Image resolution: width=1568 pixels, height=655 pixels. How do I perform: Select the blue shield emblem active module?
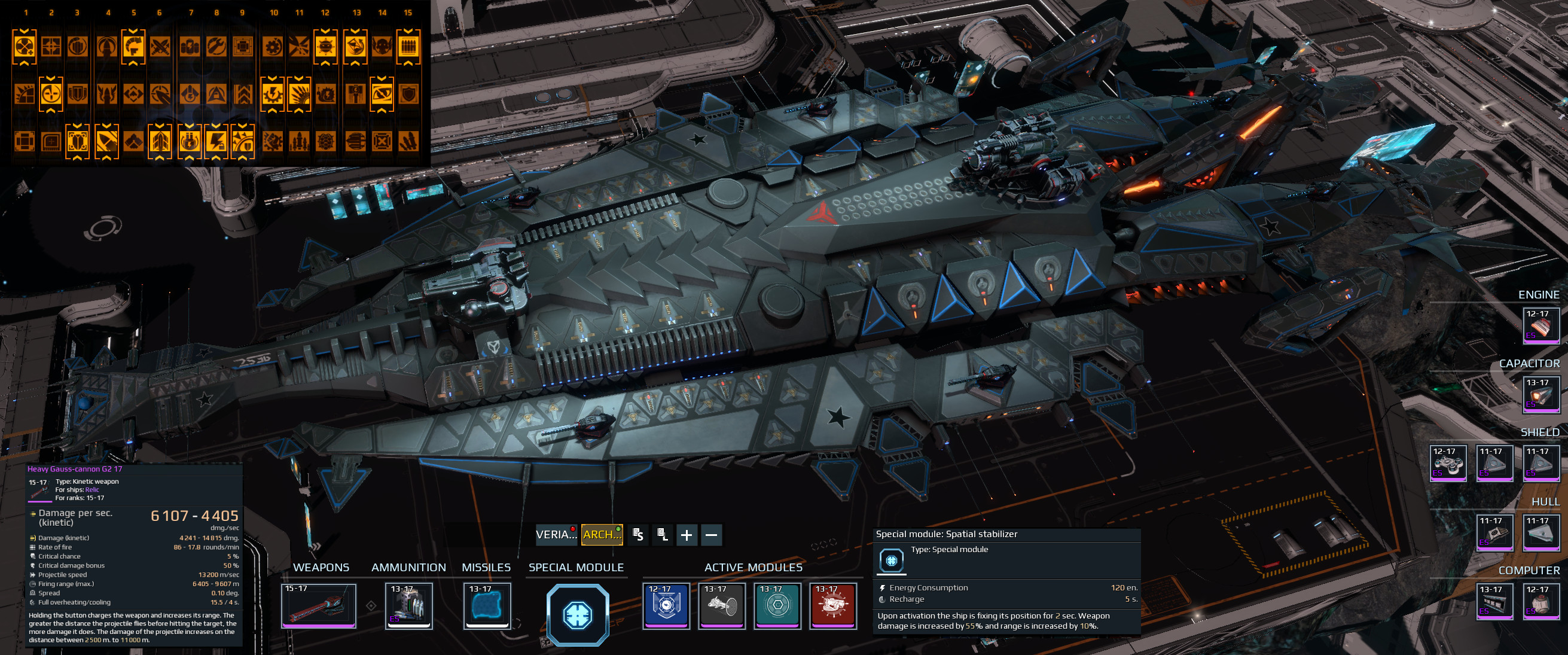tap(666, 606)
